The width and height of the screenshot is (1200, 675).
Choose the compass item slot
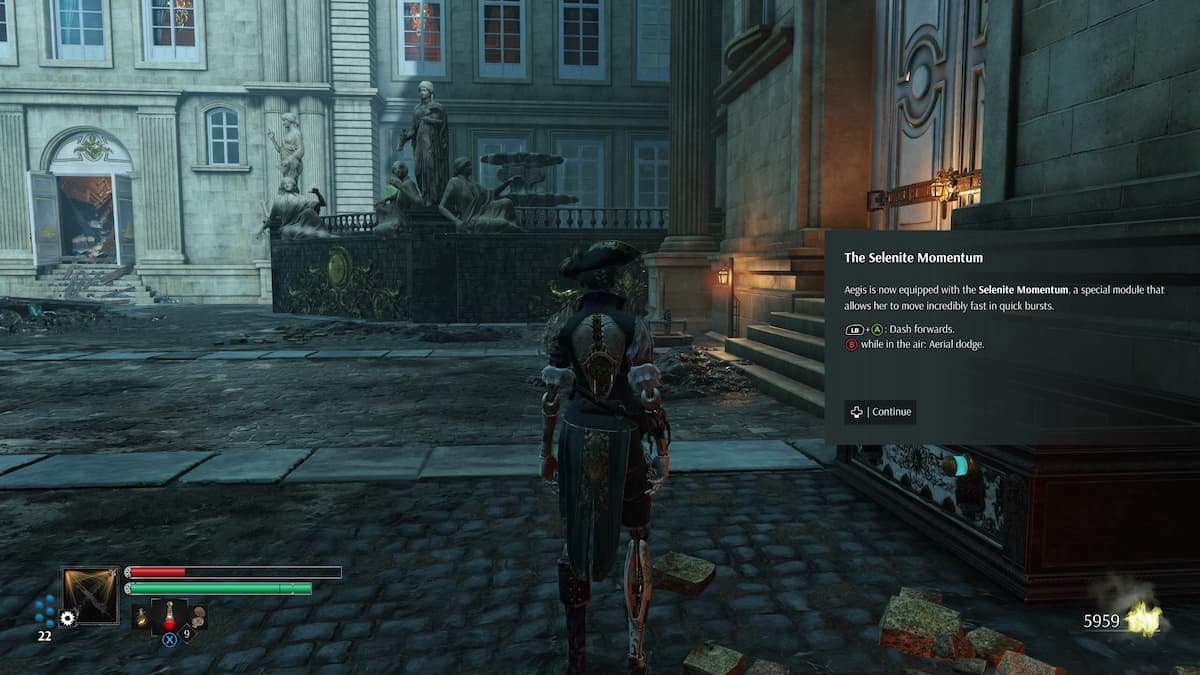point(198,616)
